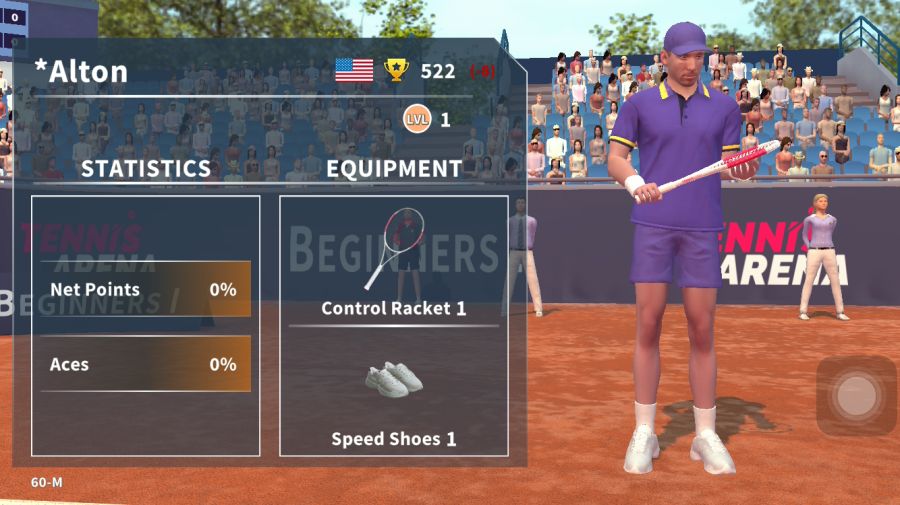The height and width of the screenshot is (505, 900).
Task: Click the Aces statistic row
Action: [x=145, y=364]
